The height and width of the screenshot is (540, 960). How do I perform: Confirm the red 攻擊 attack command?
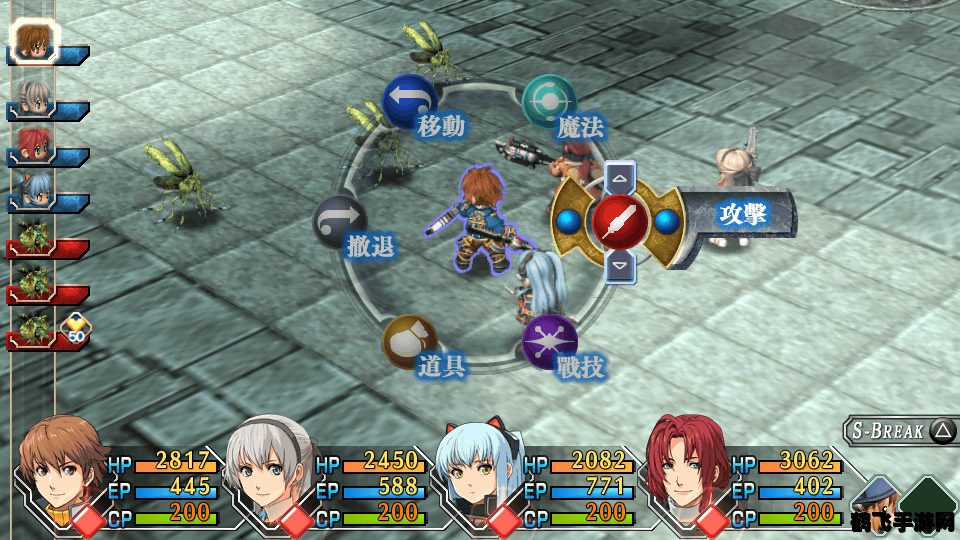pos(621,220)
